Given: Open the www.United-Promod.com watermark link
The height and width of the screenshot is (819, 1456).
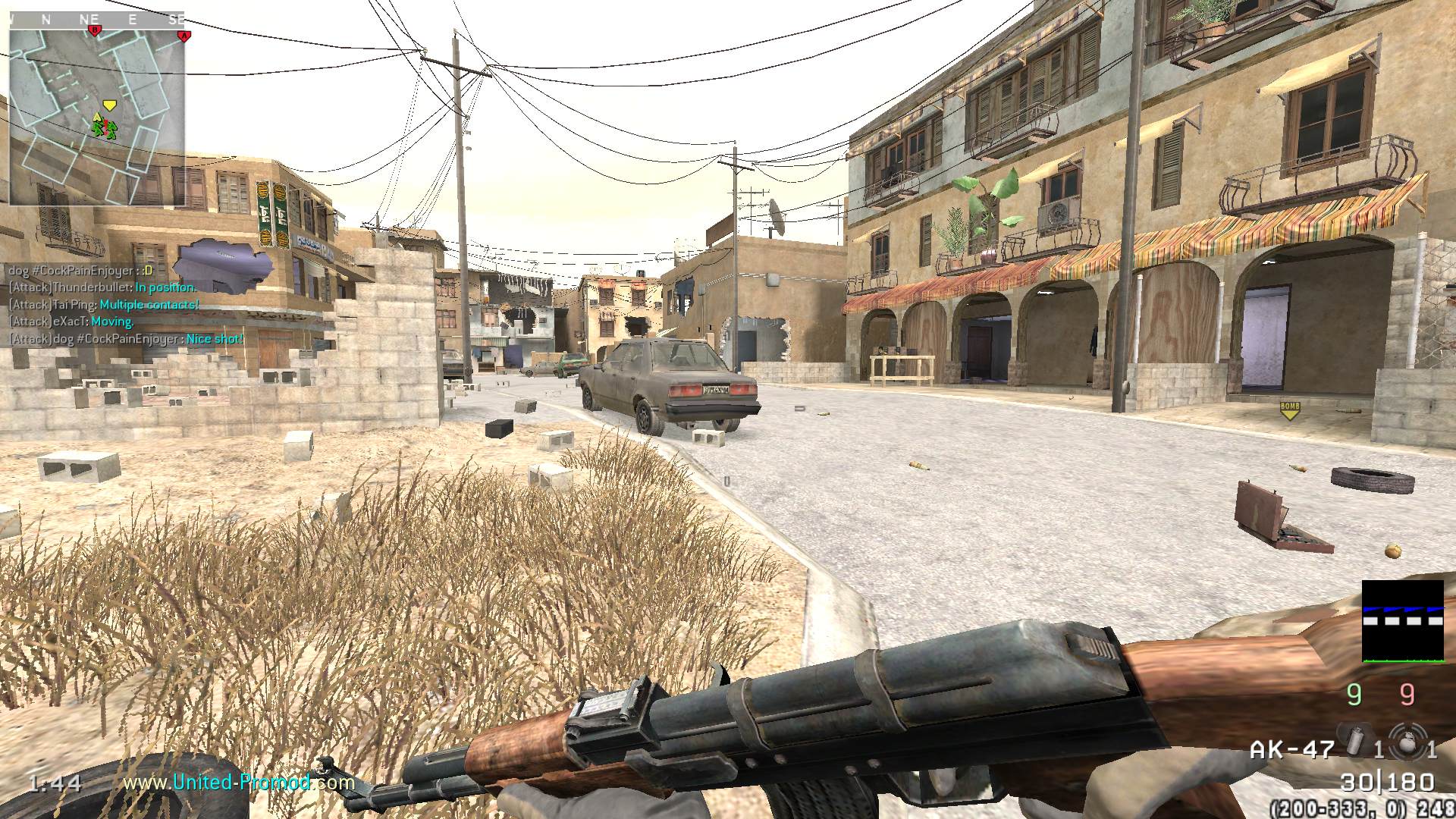Looking at the screenshot, I should (239, 782).
